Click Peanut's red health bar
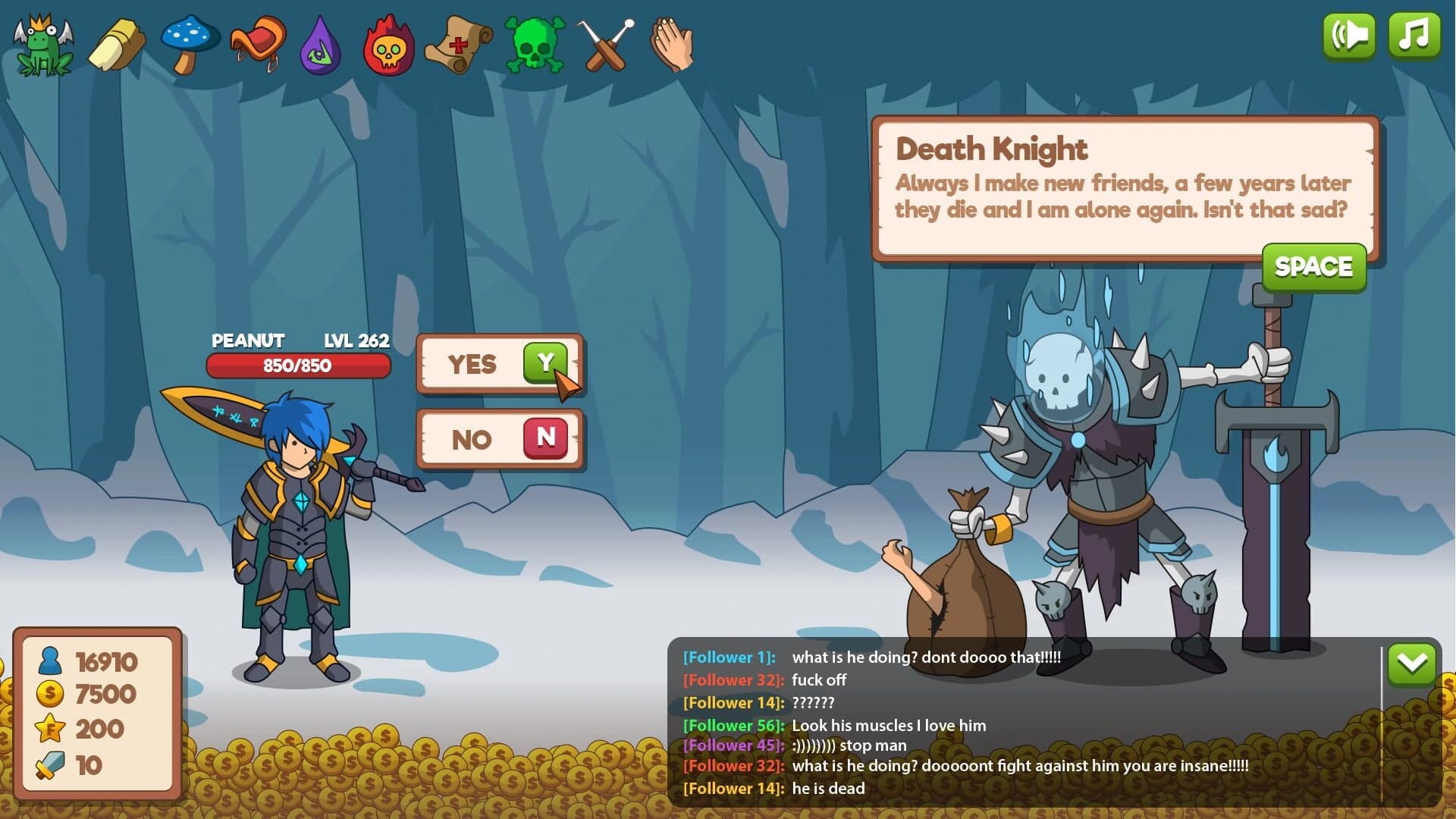1456x819 pixels. point(300,366)
